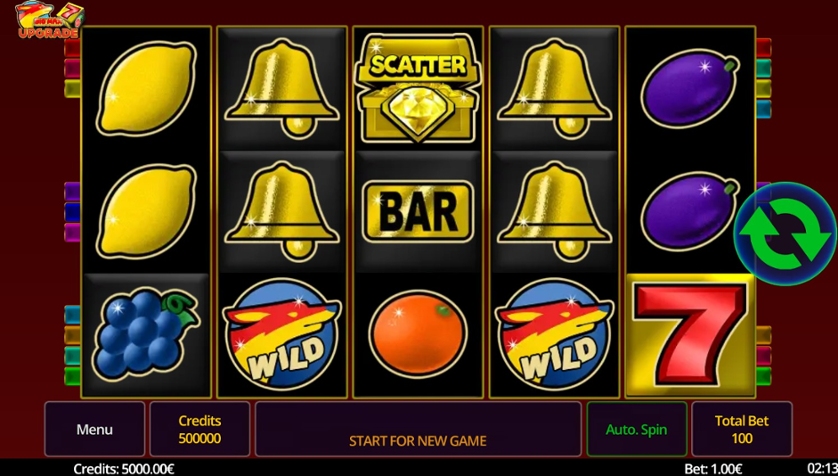Open the Menu button
Screen dimensions: 838x476
tap(95, 429)
